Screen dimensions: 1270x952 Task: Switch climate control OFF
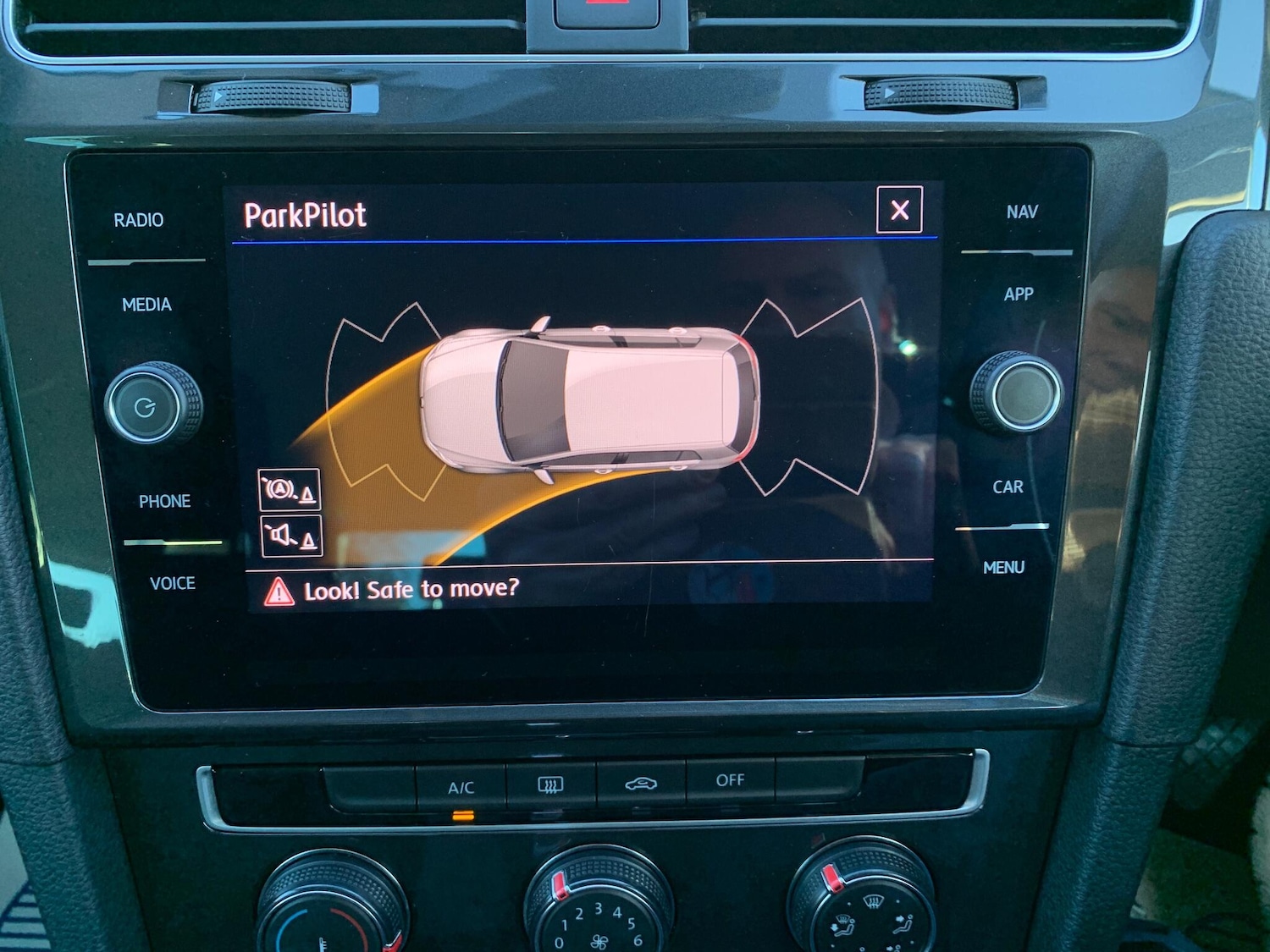pos(730,780)
